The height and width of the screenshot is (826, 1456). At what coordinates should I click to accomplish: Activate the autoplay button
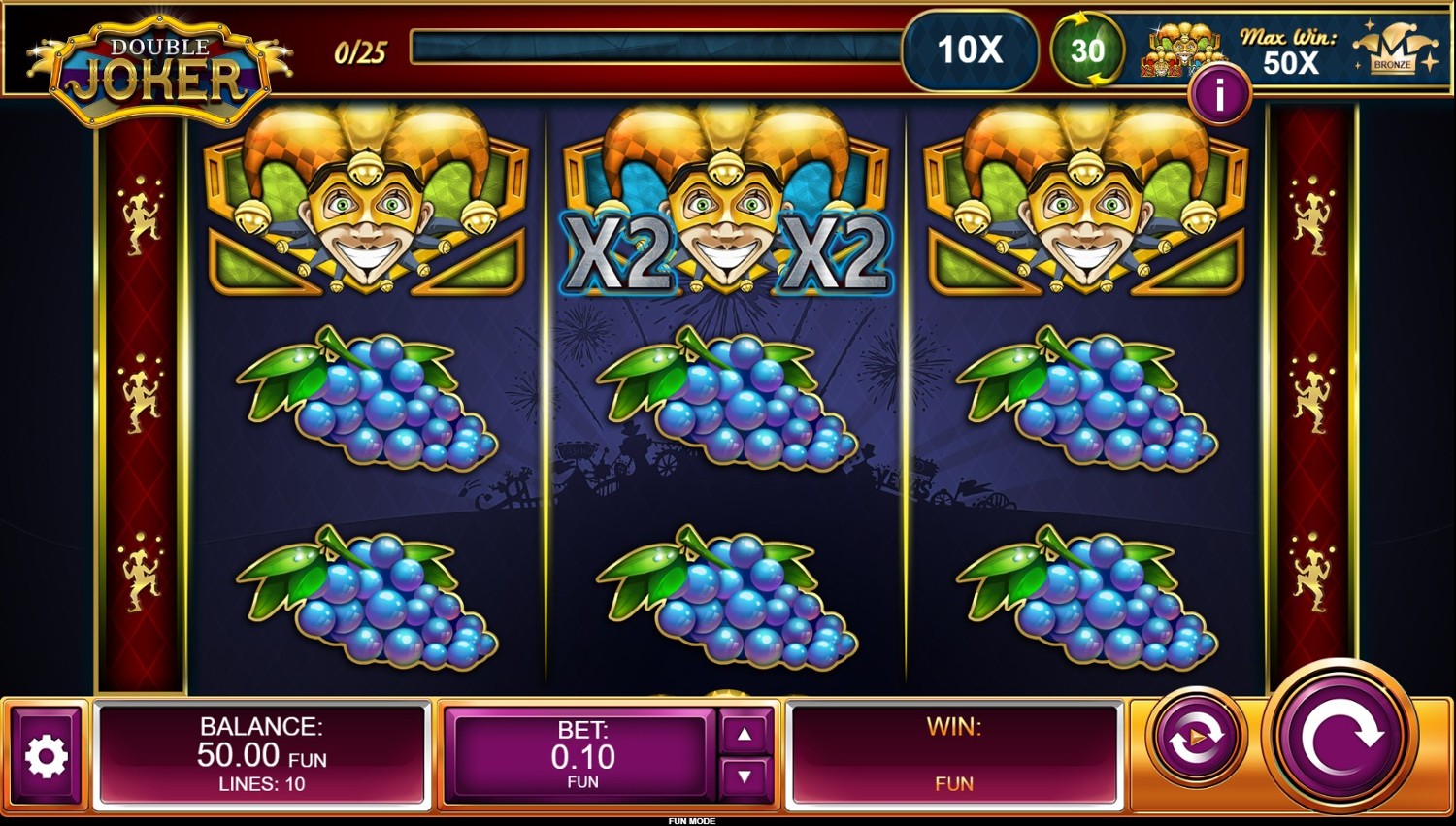click(1197, 738)
